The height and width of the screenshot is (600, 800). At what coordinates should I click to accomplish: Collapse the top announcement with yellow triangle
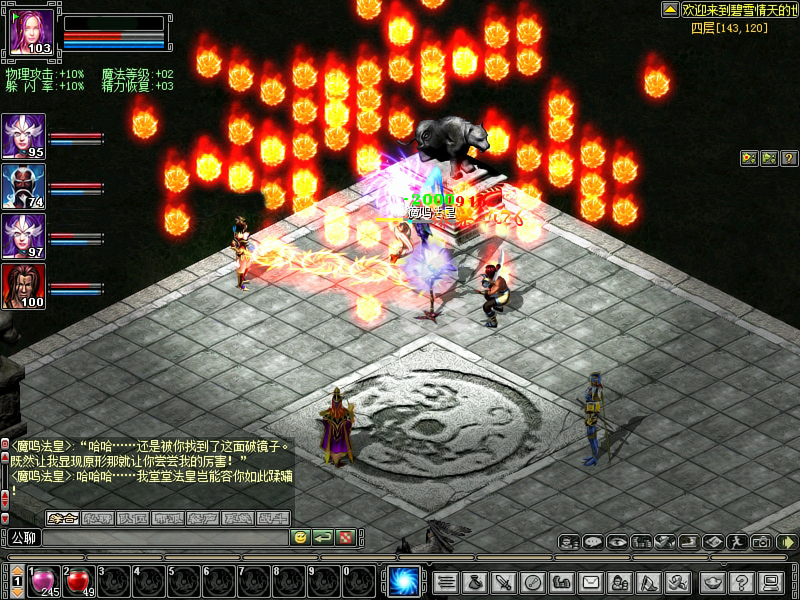coord(670,9)
